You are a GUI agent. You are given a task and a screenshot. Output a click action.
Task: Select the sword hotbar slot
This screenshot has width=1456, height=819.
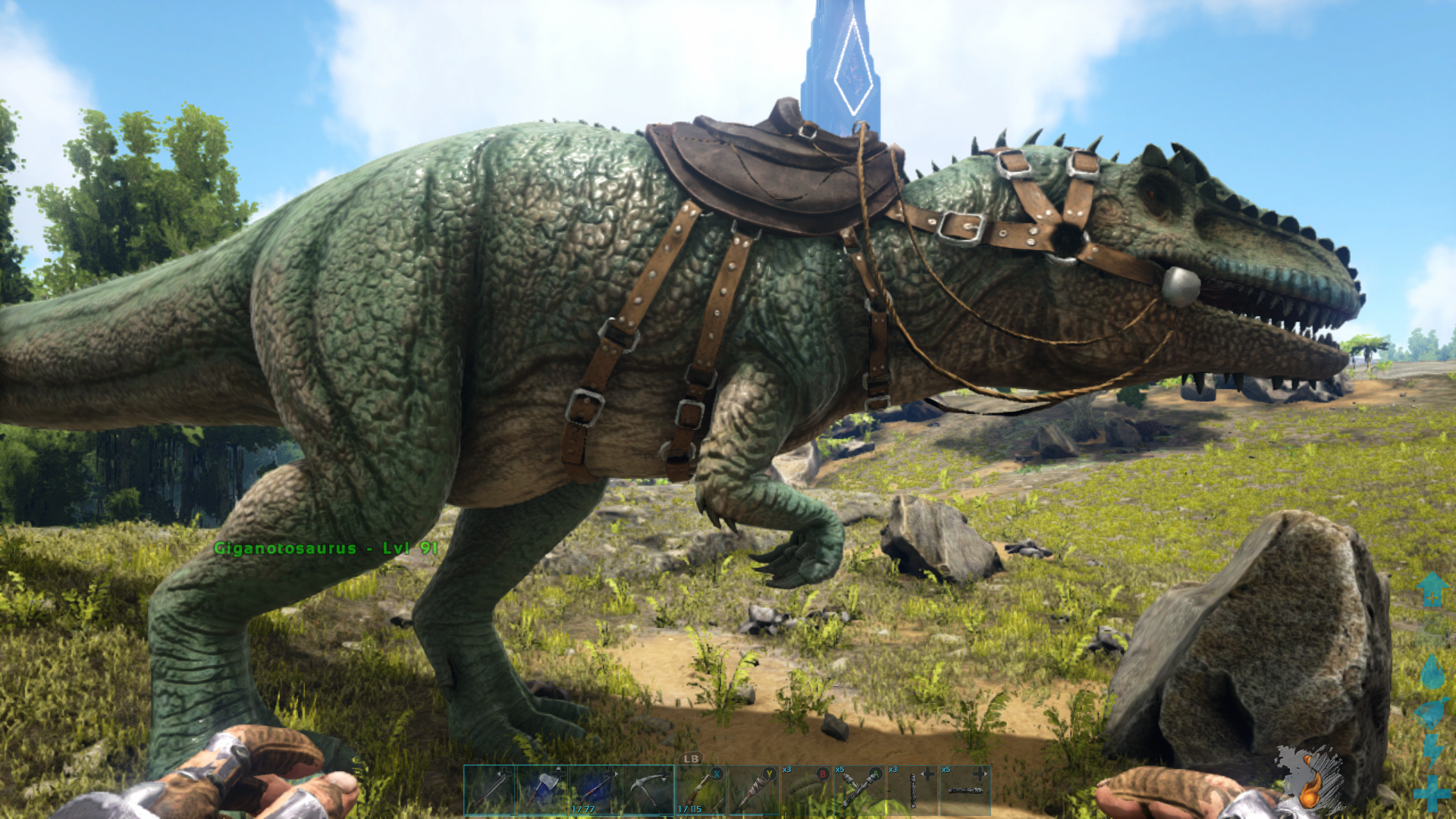(490, 789)
